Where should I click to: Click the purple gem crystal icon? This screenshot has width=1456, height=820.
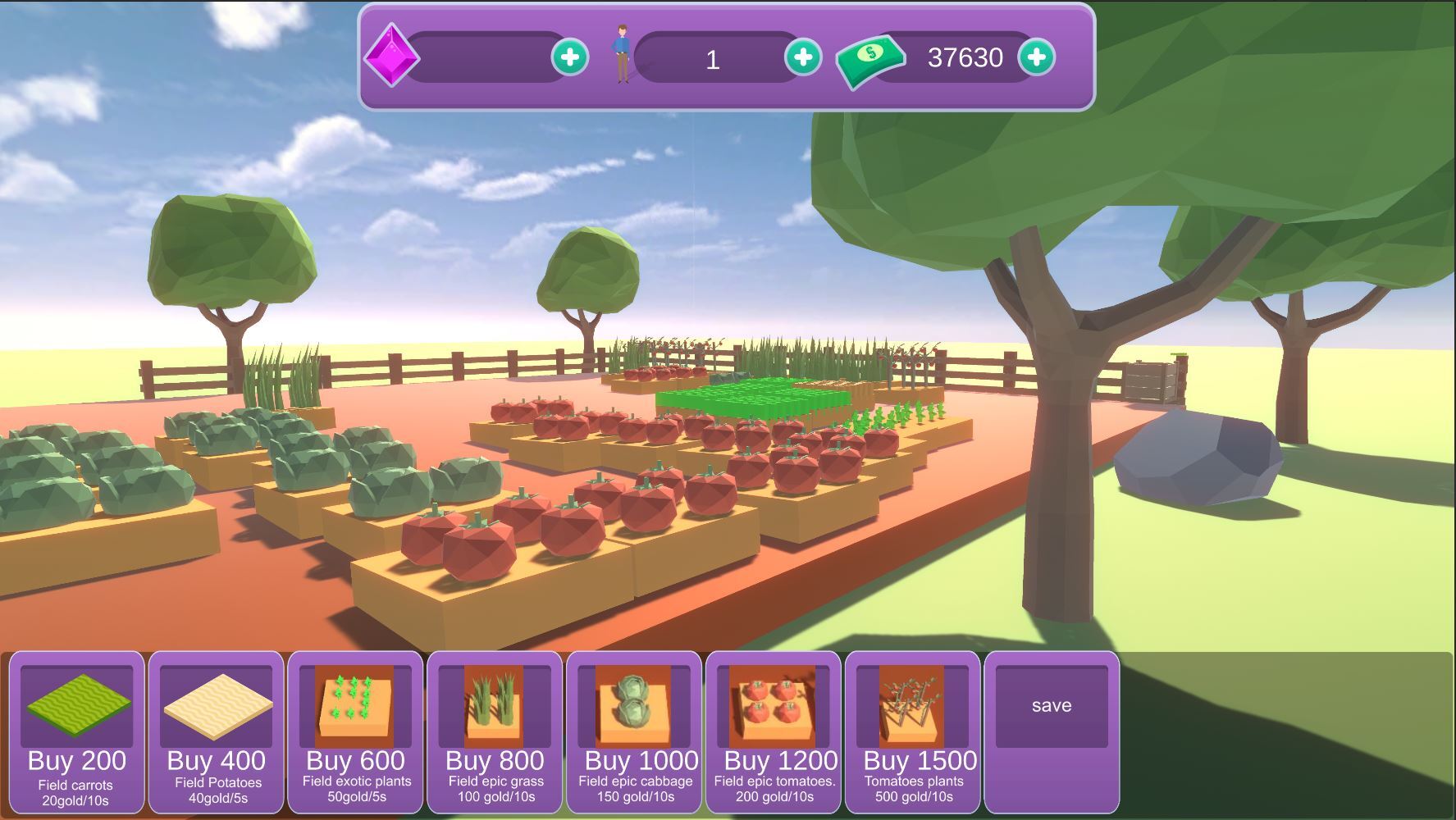394,57
